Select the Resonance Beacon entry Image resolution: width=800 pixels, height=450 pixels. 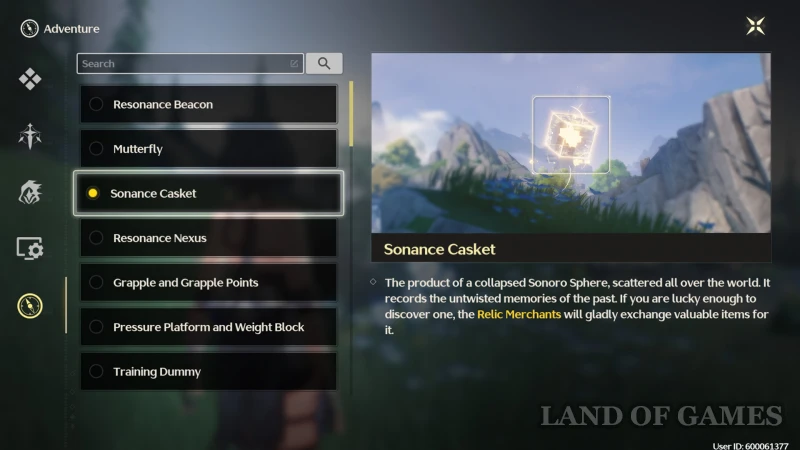[x=208, y=104]
